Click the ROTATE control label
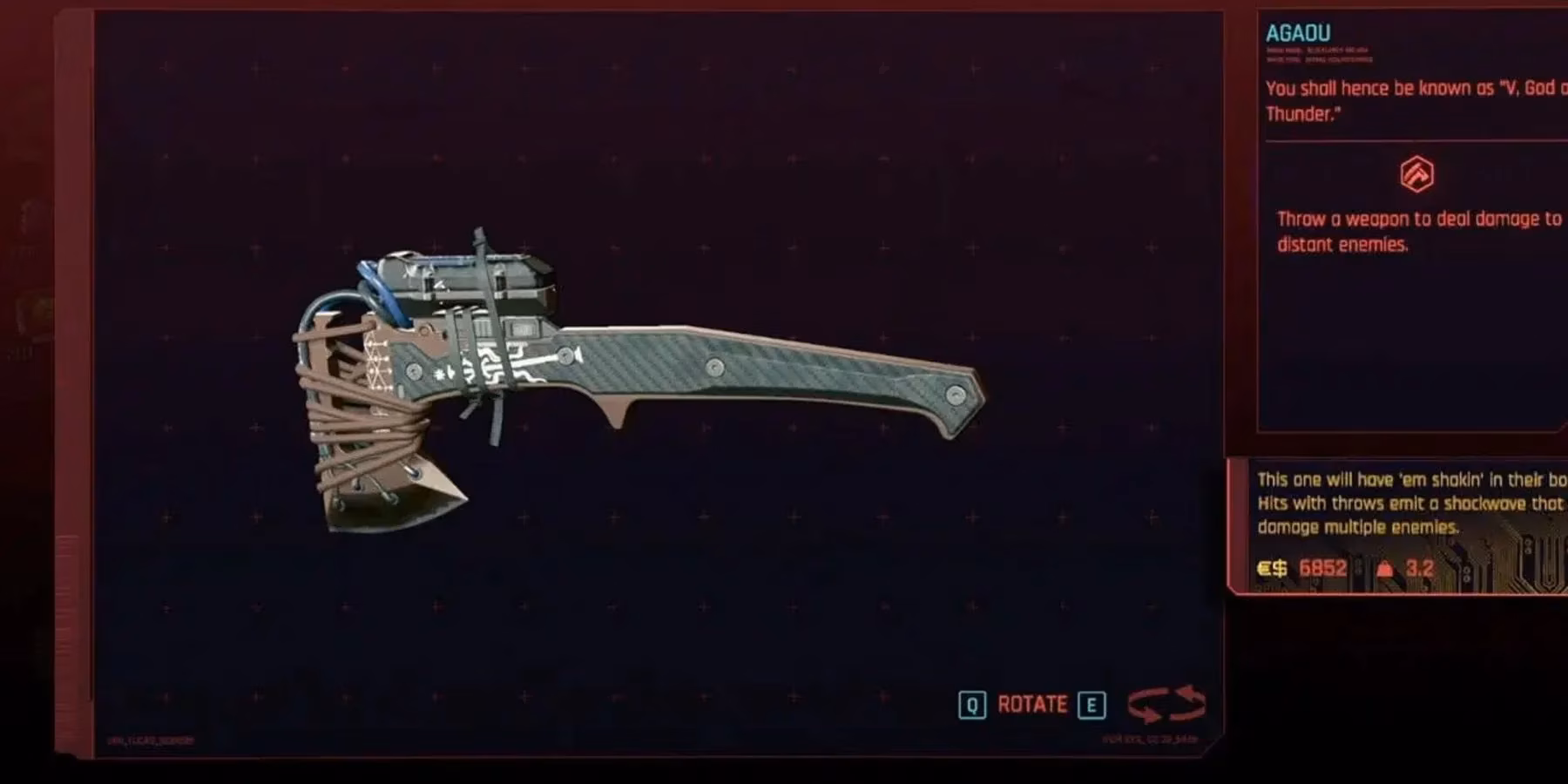 pos(1032,706)
